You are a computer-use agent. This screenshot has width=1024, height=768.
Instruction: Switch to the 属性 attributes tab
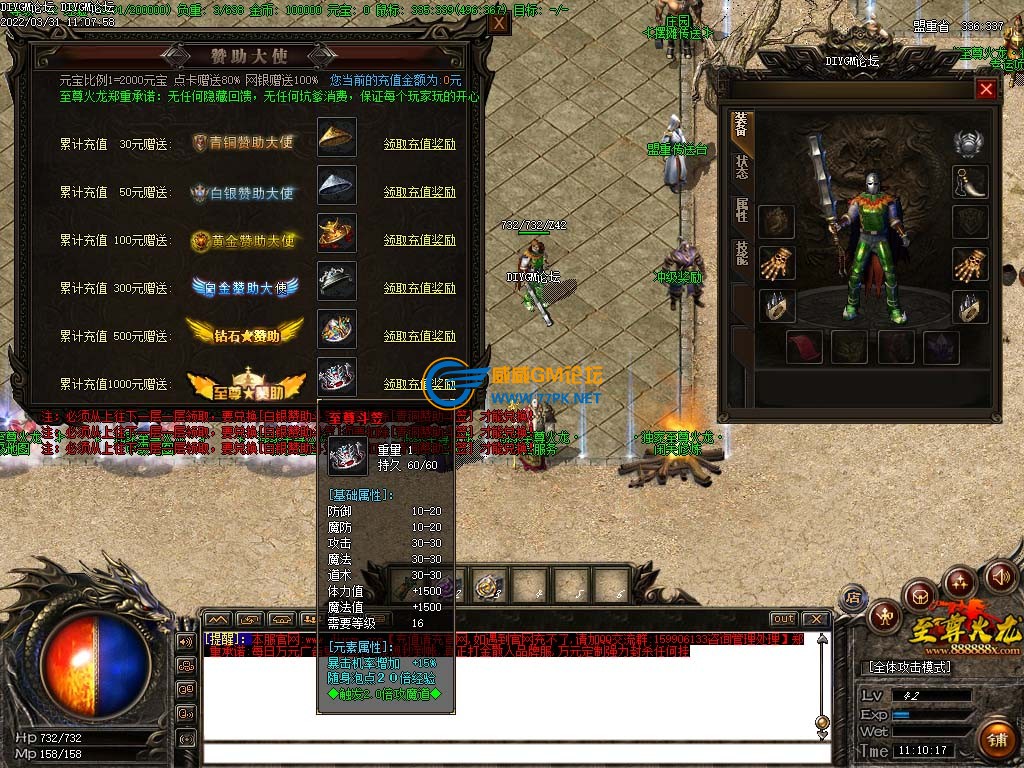click(x=741, y=209)
